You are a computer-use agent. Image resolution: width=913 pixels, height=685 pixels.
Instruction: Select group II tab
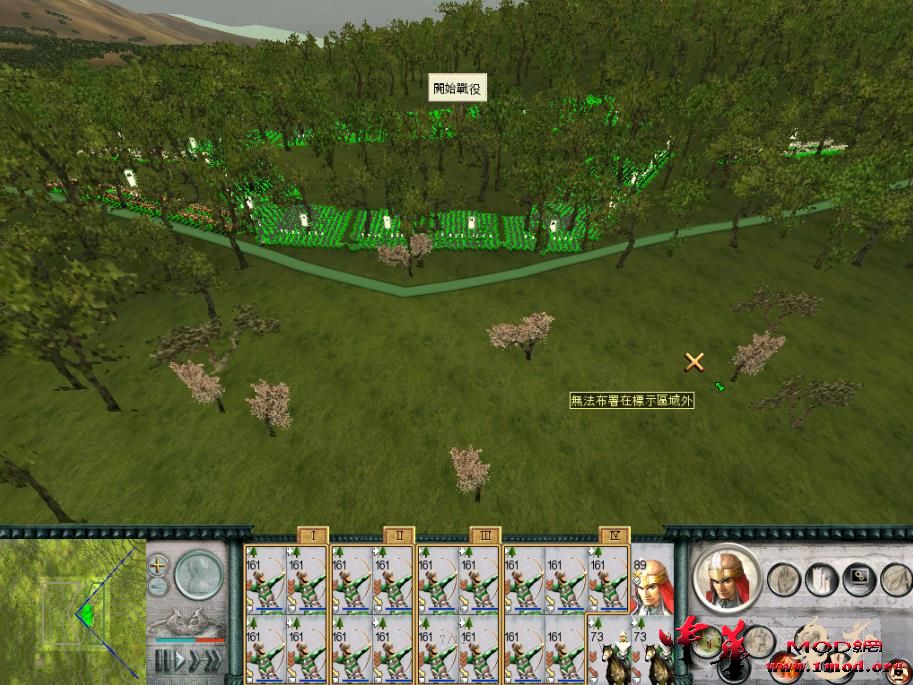pos(398,536)
